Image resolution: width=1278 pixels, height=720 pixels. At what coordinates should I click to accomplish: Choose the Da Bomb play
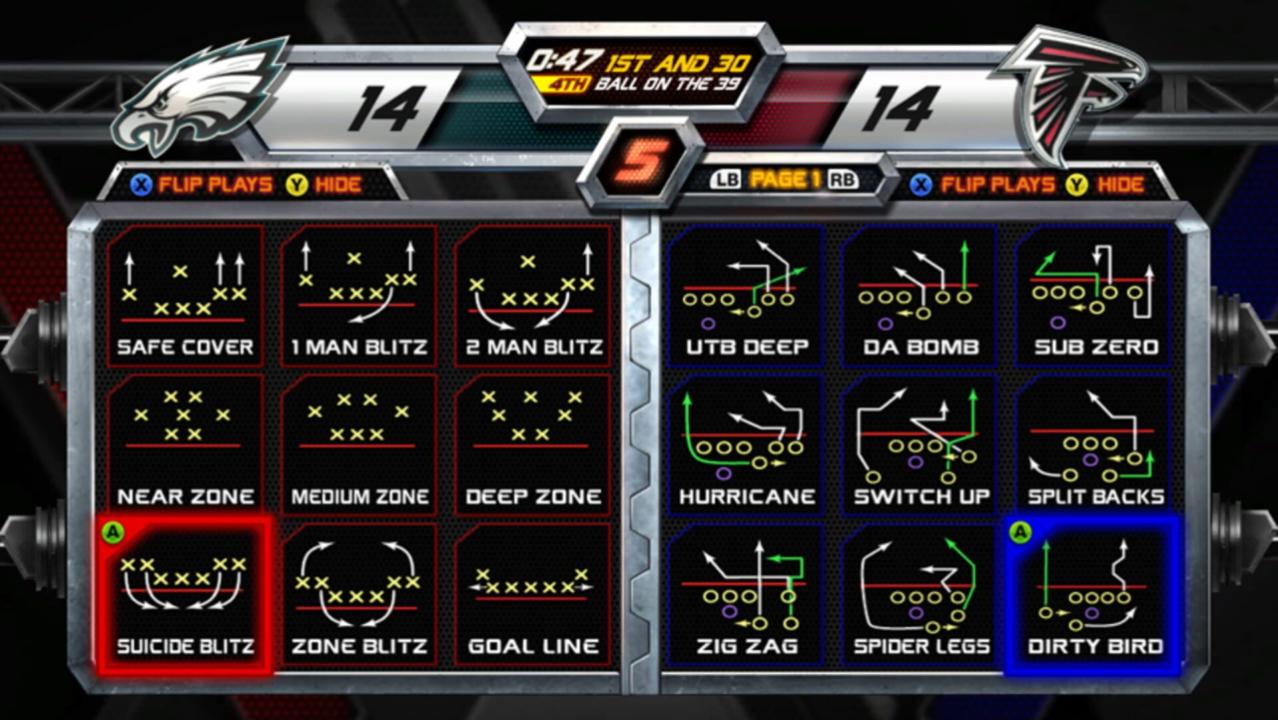click(921, 296)
